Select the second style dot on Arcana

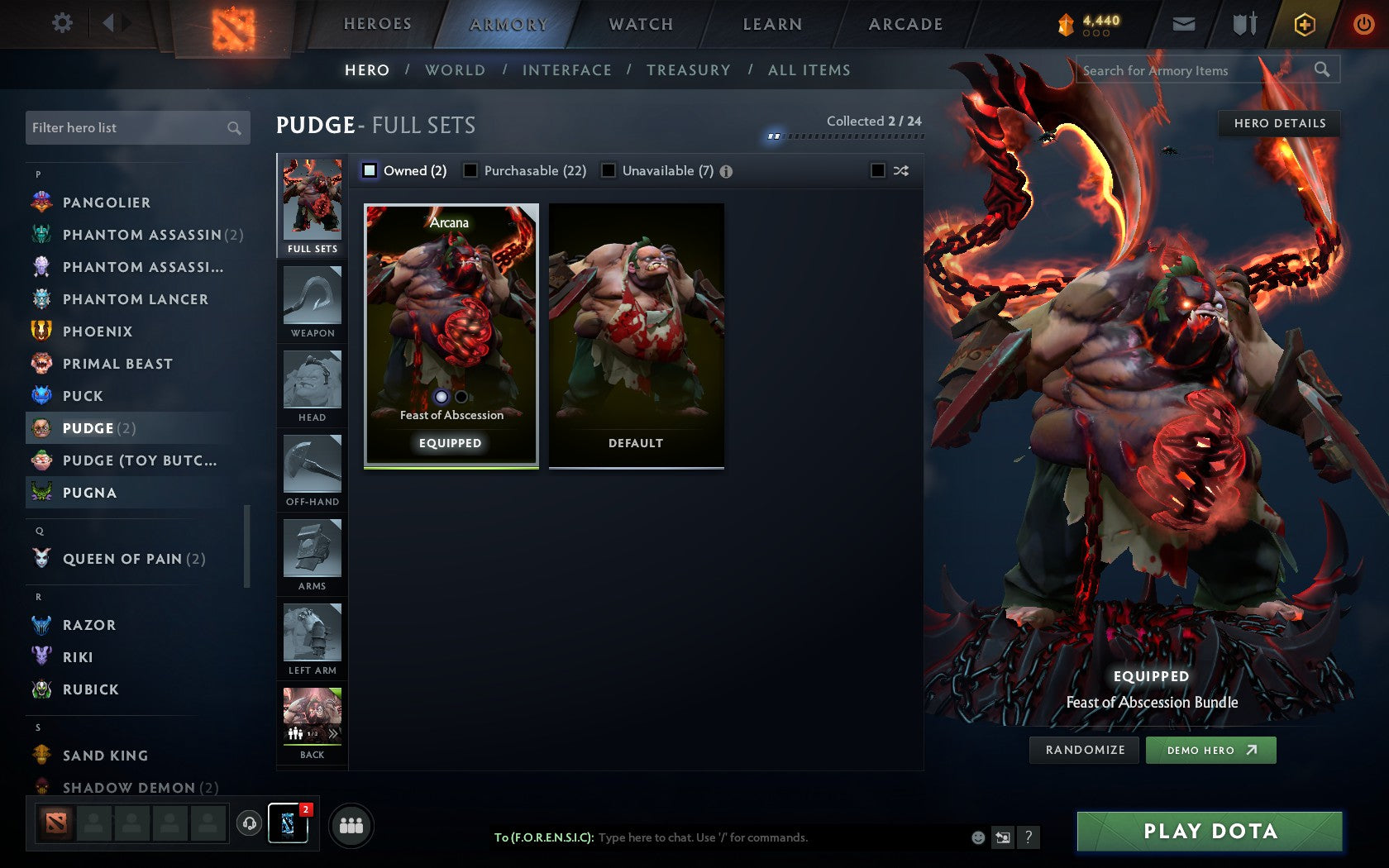pos(461,397)
